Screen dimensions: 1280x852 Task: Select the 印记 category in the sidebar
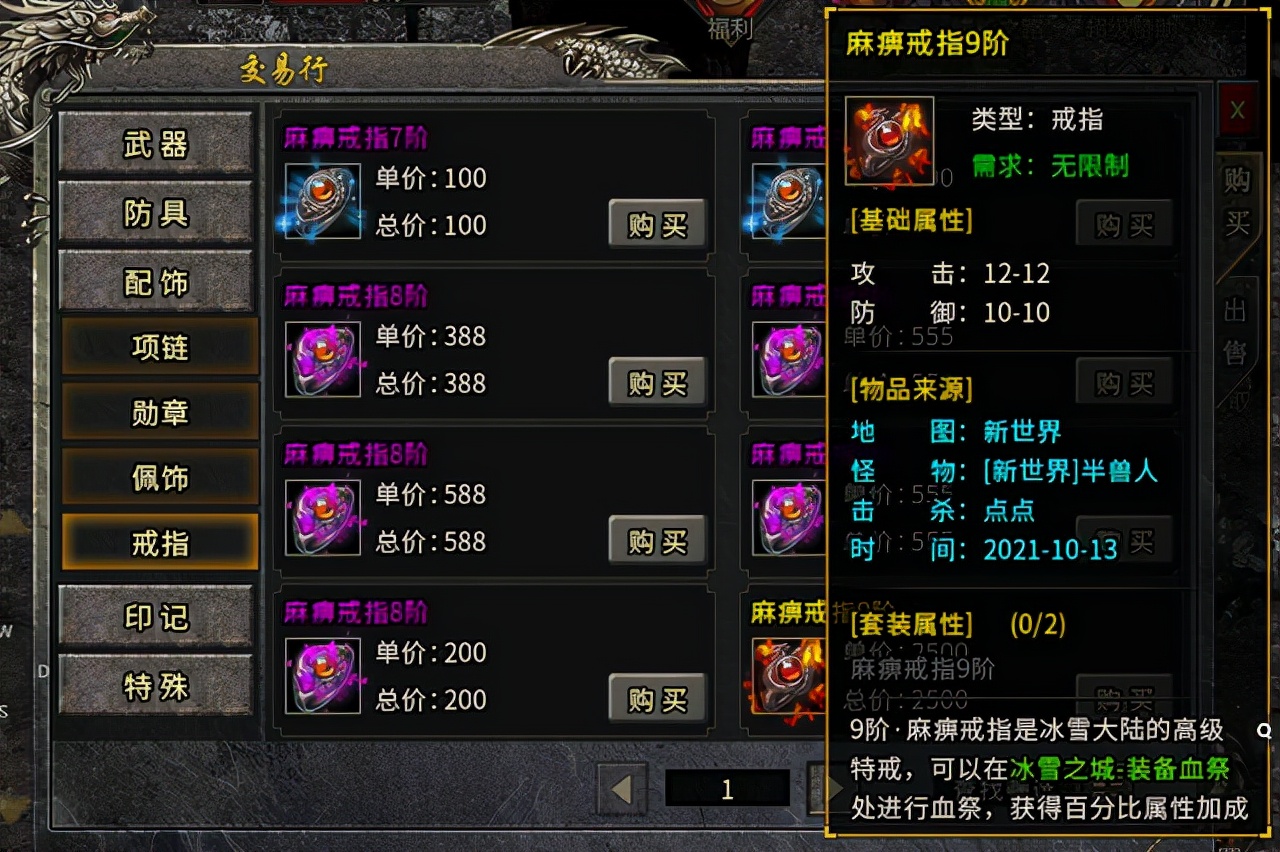(x=158, y=618)
